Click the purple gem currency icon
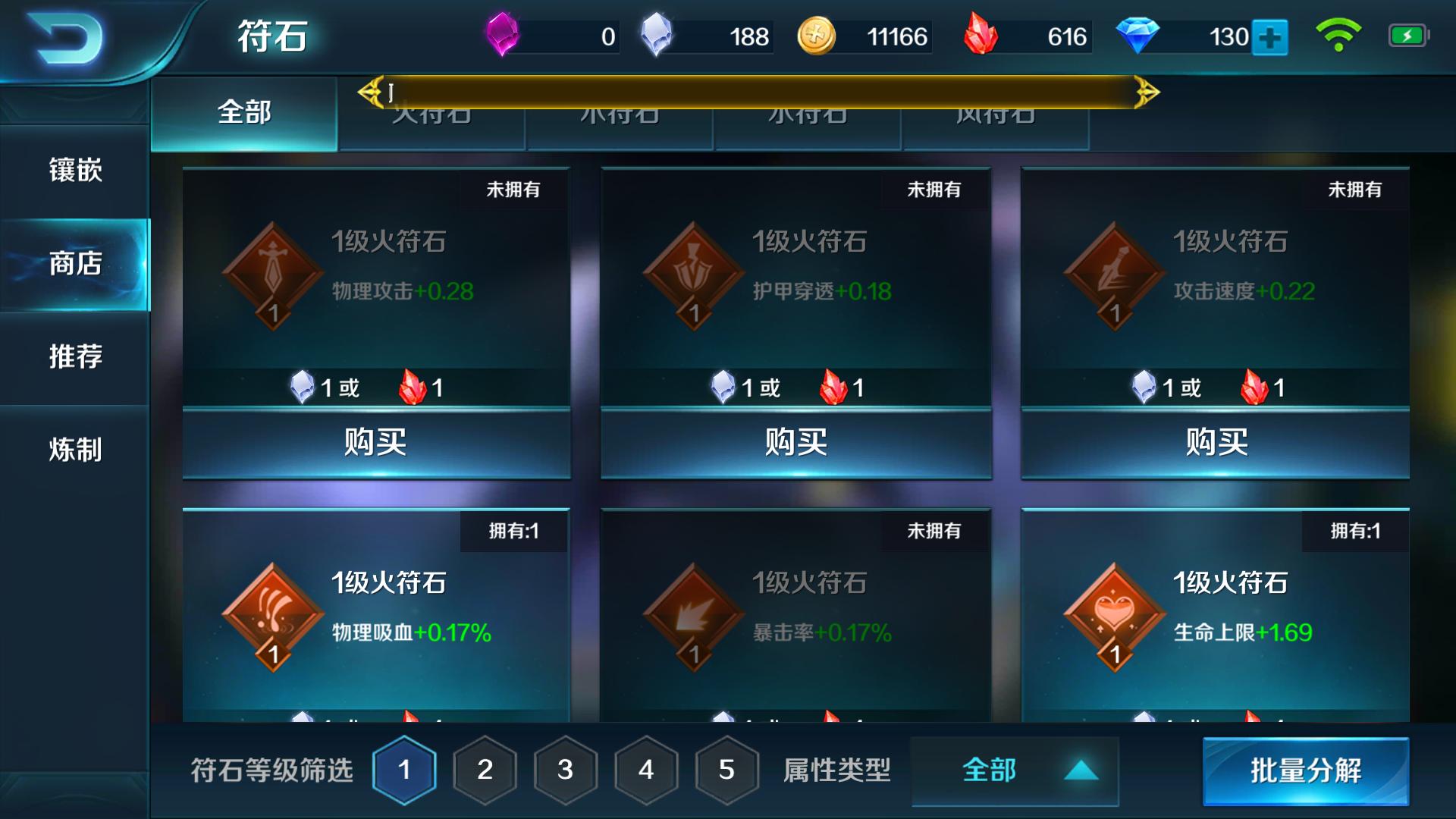This screenshot has height=819, width=1456. 503,33
